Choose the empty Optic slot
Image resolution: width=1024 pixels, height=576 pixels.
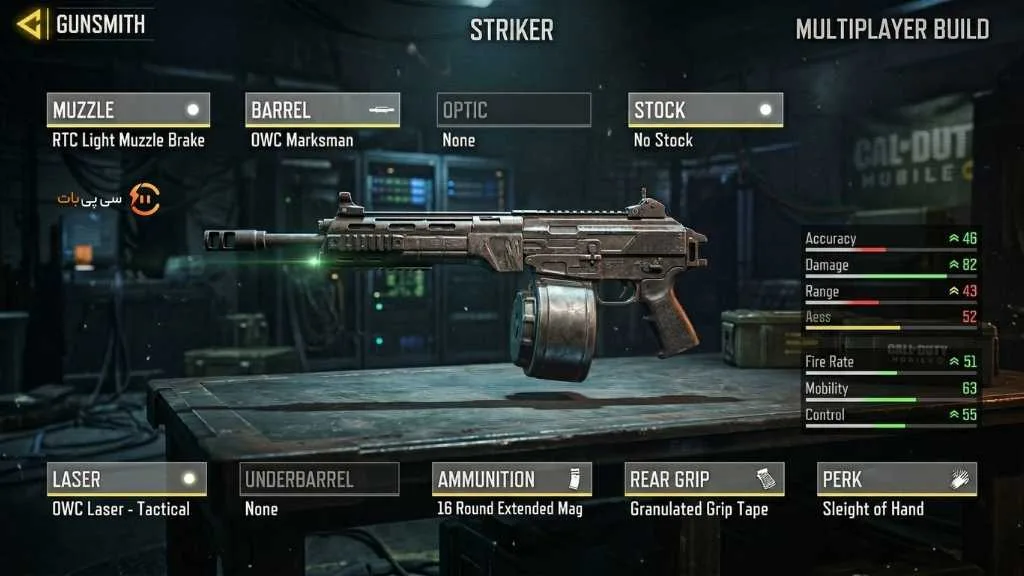pyautogui.click(x=514, y=110)
